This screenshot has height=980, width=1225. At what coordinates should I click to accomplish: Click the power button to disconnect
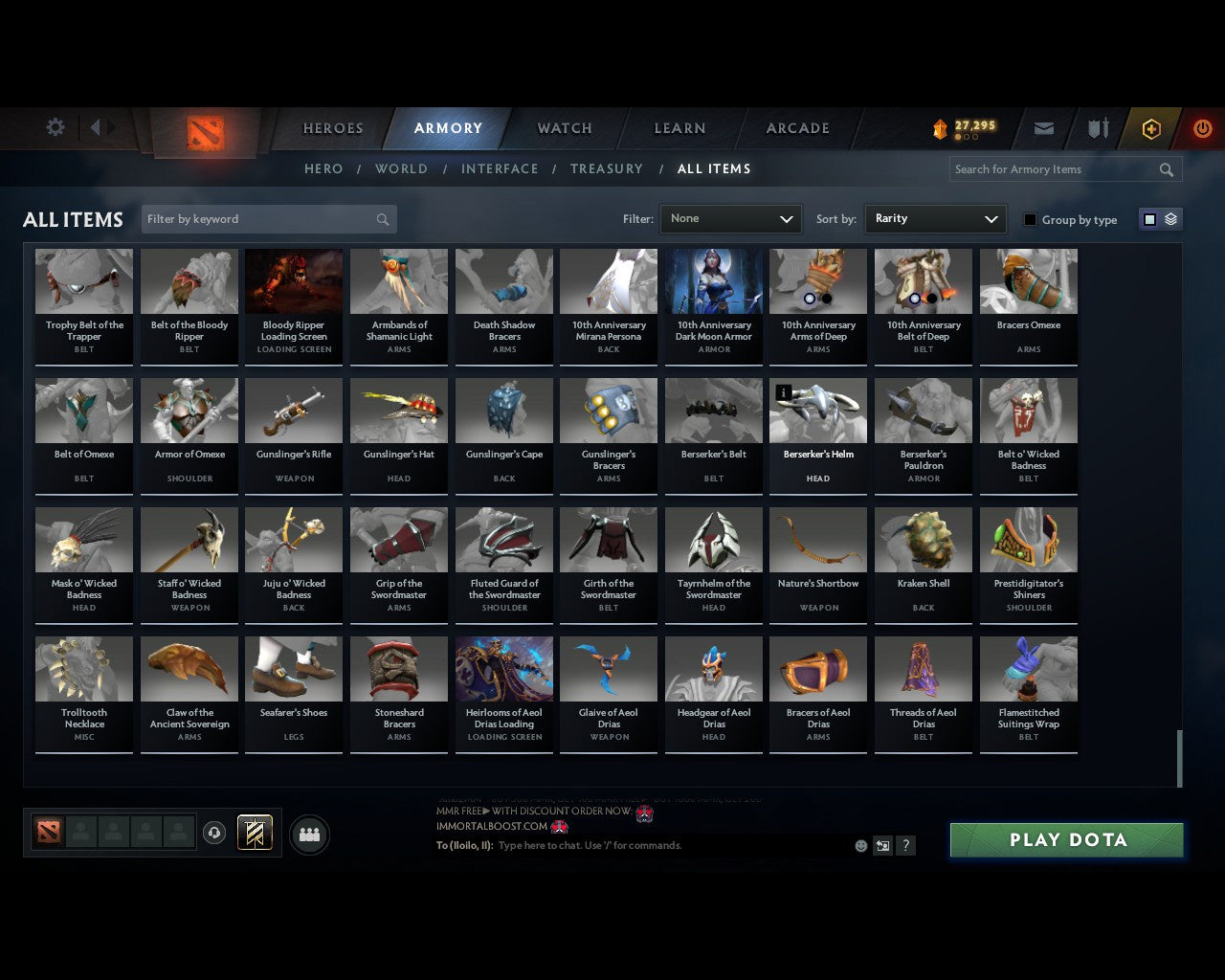[1202, 128]
